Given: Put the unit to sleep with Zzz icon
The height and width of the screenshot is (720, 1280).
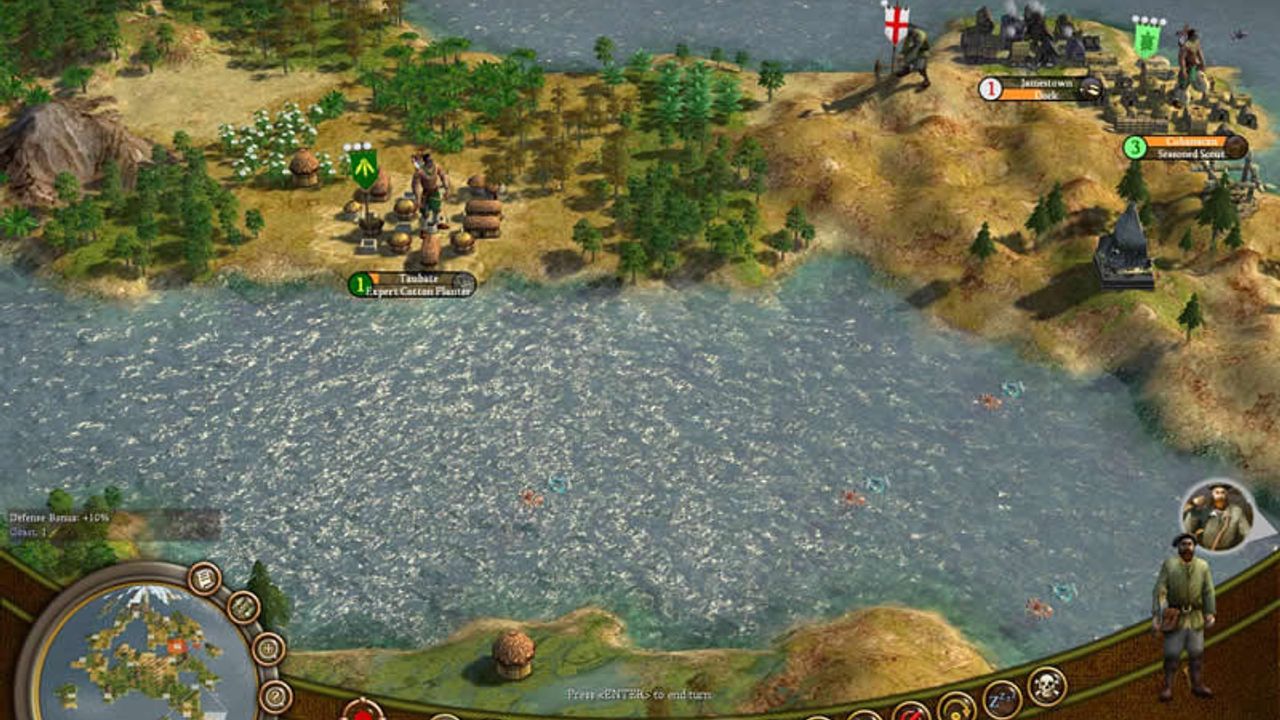Looking at the screenshot, I should coord(1002,699).
